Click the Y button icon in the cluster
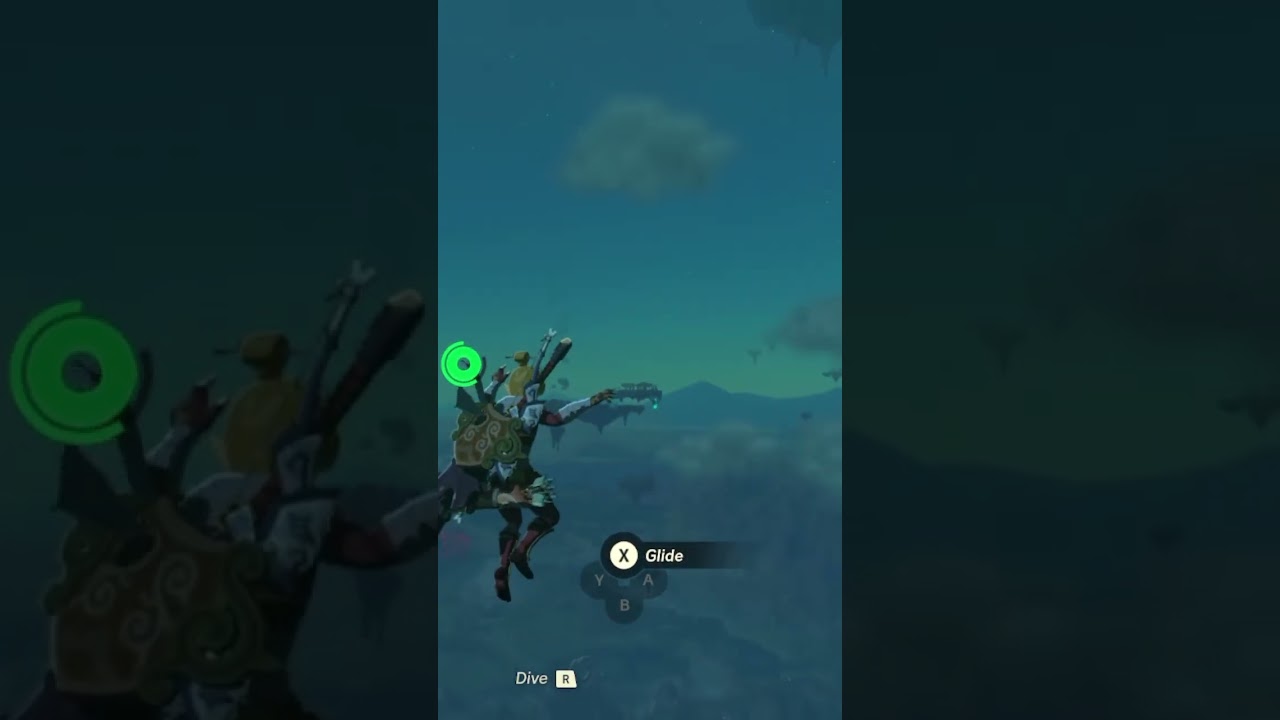Viewport: 1280px width, 720px height. tap(599, 580)
